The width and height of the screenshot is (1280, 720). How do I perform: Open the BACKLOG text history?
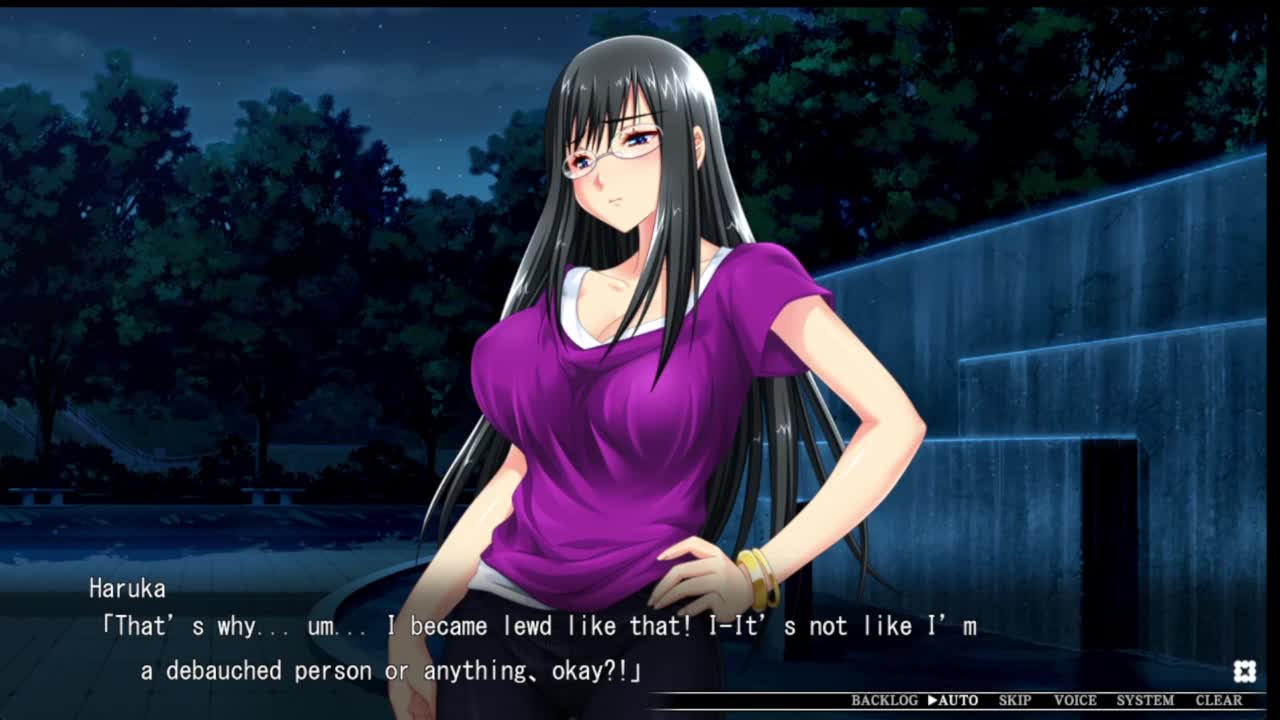884,701
